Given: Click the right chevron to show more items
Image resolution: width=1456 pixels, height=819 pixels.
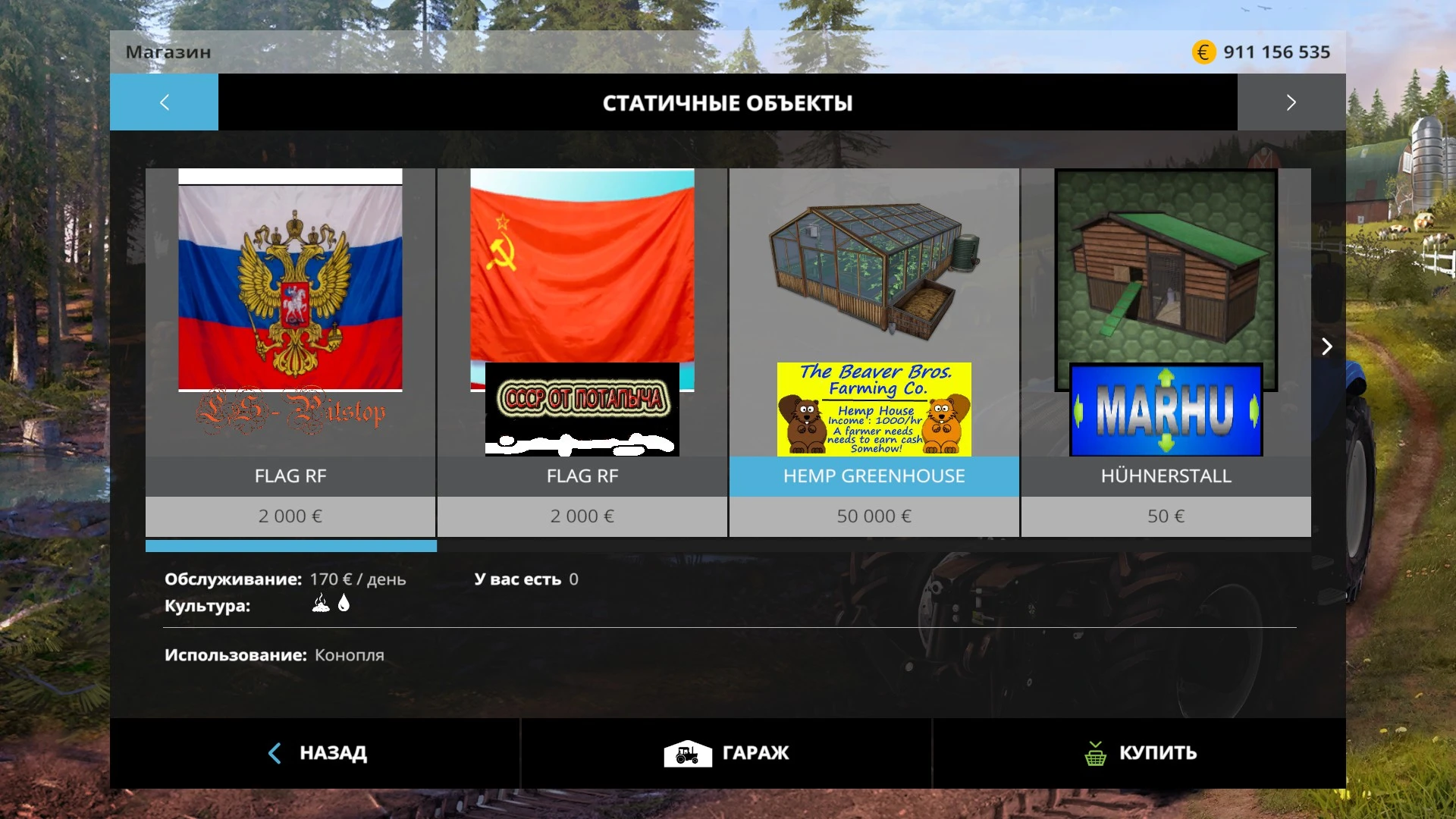Looking at the screenshot, I should pyautogui.click(x=1327, y=347).
